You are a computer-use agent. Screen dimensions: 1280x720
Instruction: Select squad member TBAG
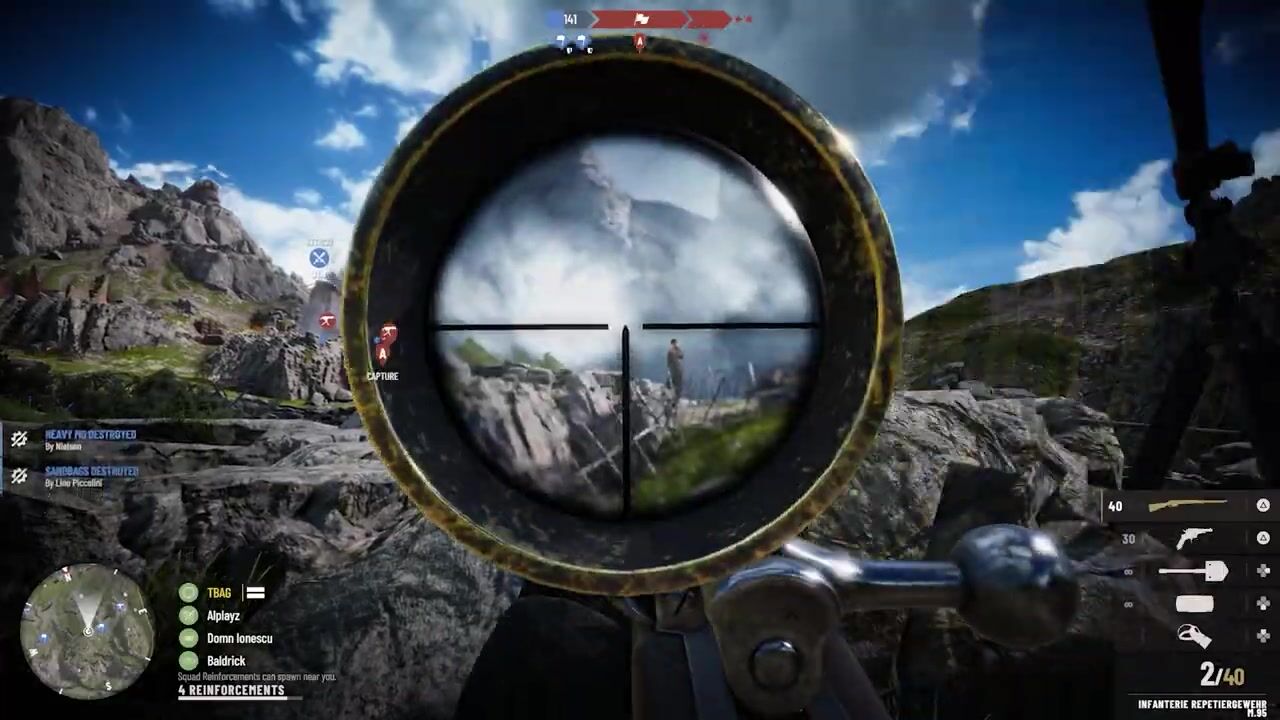click(218, 593)
